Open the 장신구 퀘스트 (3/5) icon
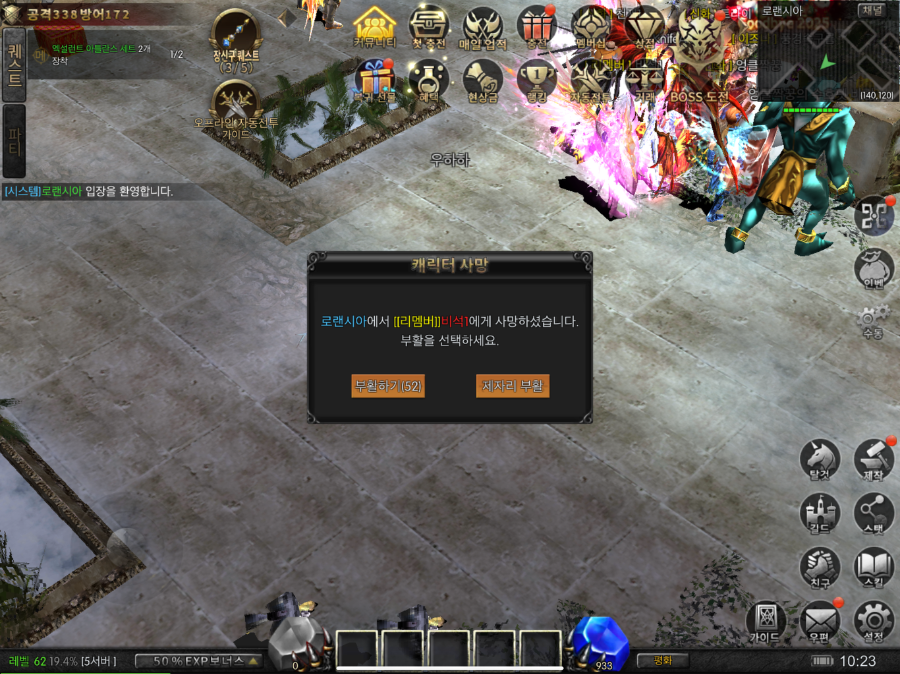Image resolution: width=900 pixels, height=674 pixels. 236,38
